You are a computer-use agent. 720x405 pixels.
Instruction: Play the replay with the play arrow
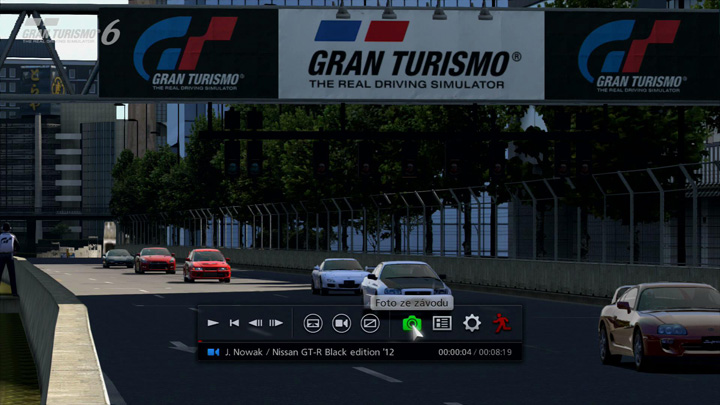coord(213,323)
